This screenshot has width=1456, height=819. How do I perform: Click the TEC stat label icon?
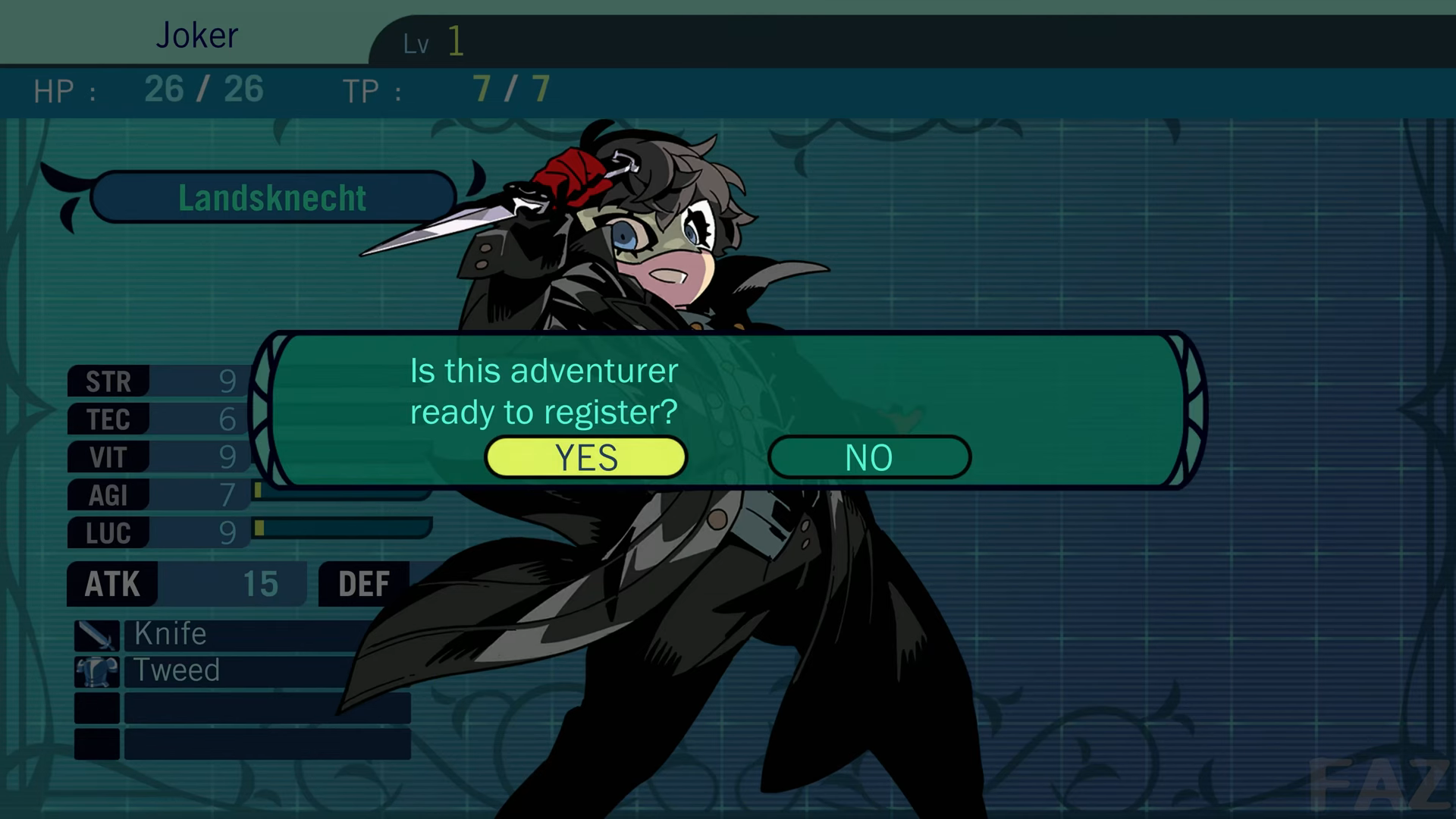[x=107, y=419]
